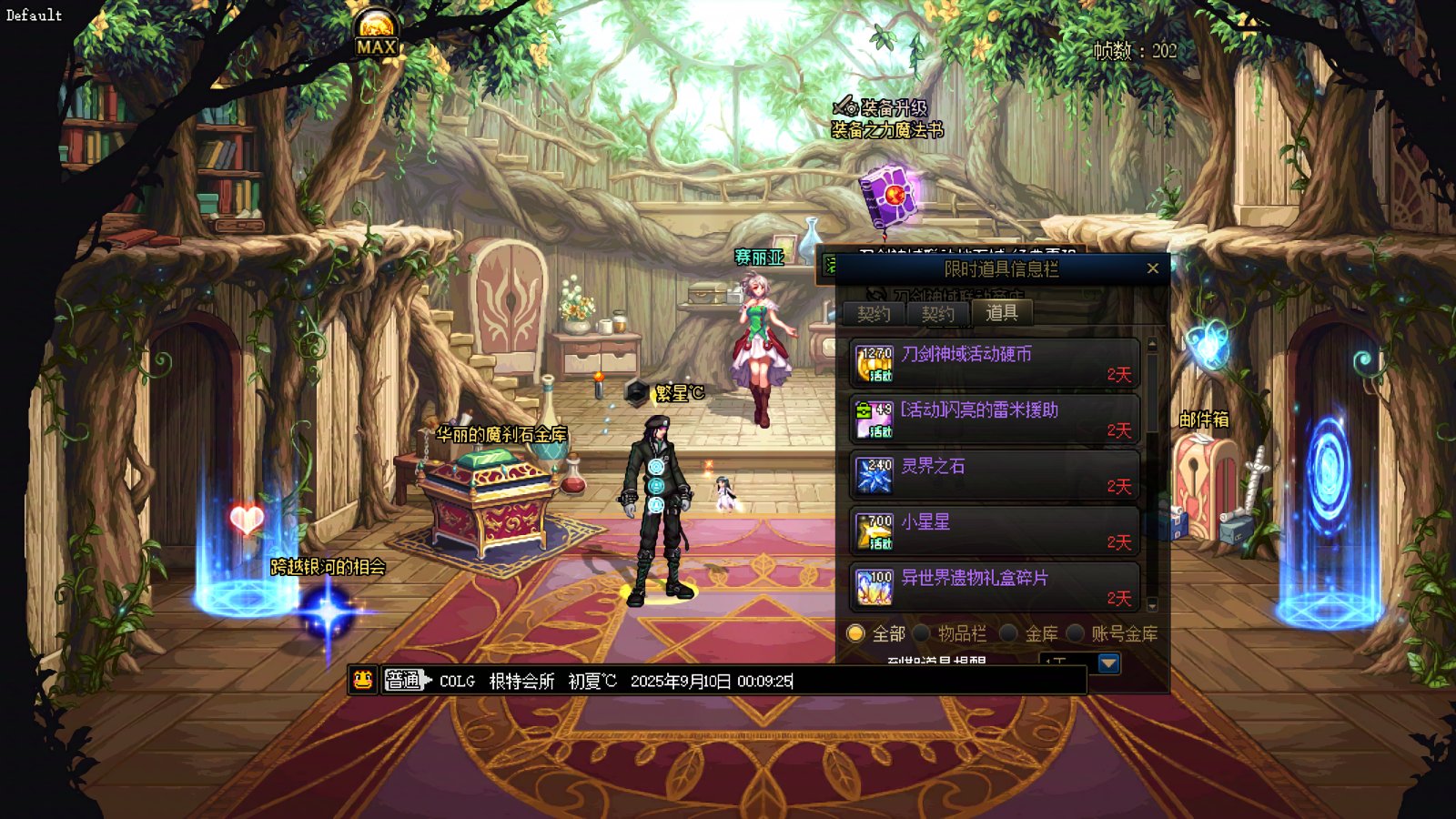Select the 全部 filter radio button
Screen dimensions: 1456x819
(x=855, y=633)
